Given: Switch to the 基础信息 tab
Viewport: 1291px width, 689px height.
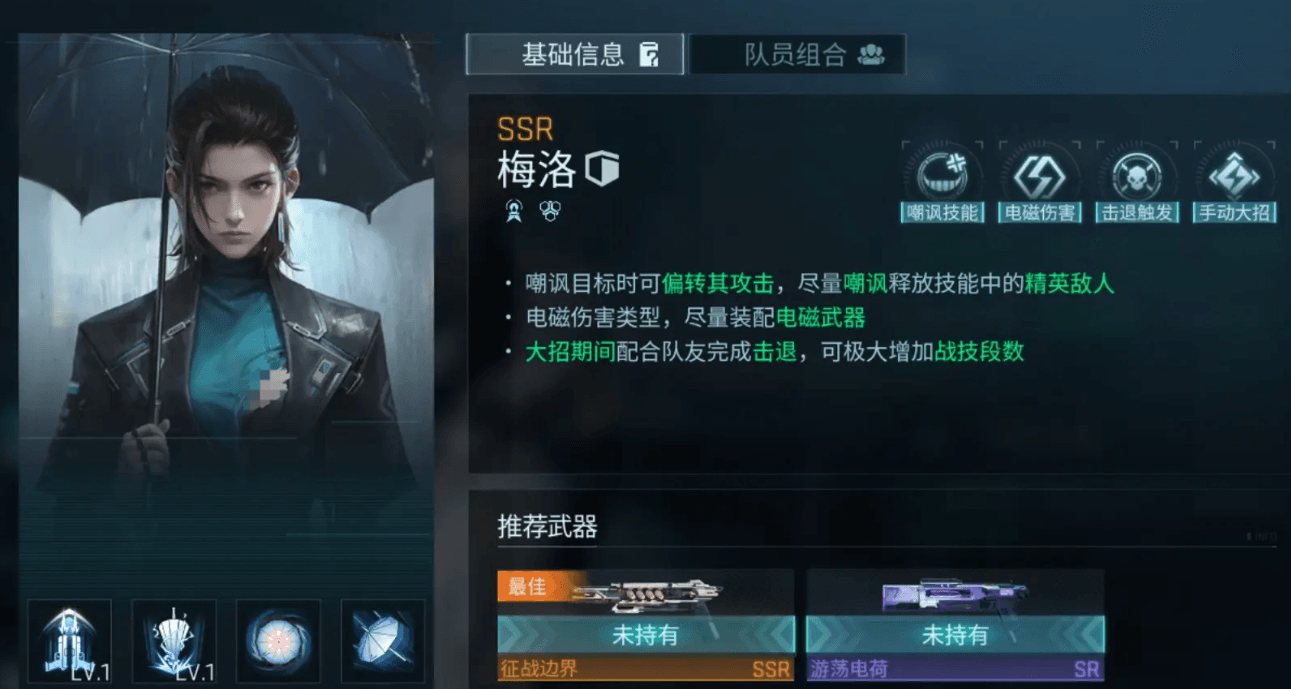Looking at the screenshot, I should click(575, 54).
